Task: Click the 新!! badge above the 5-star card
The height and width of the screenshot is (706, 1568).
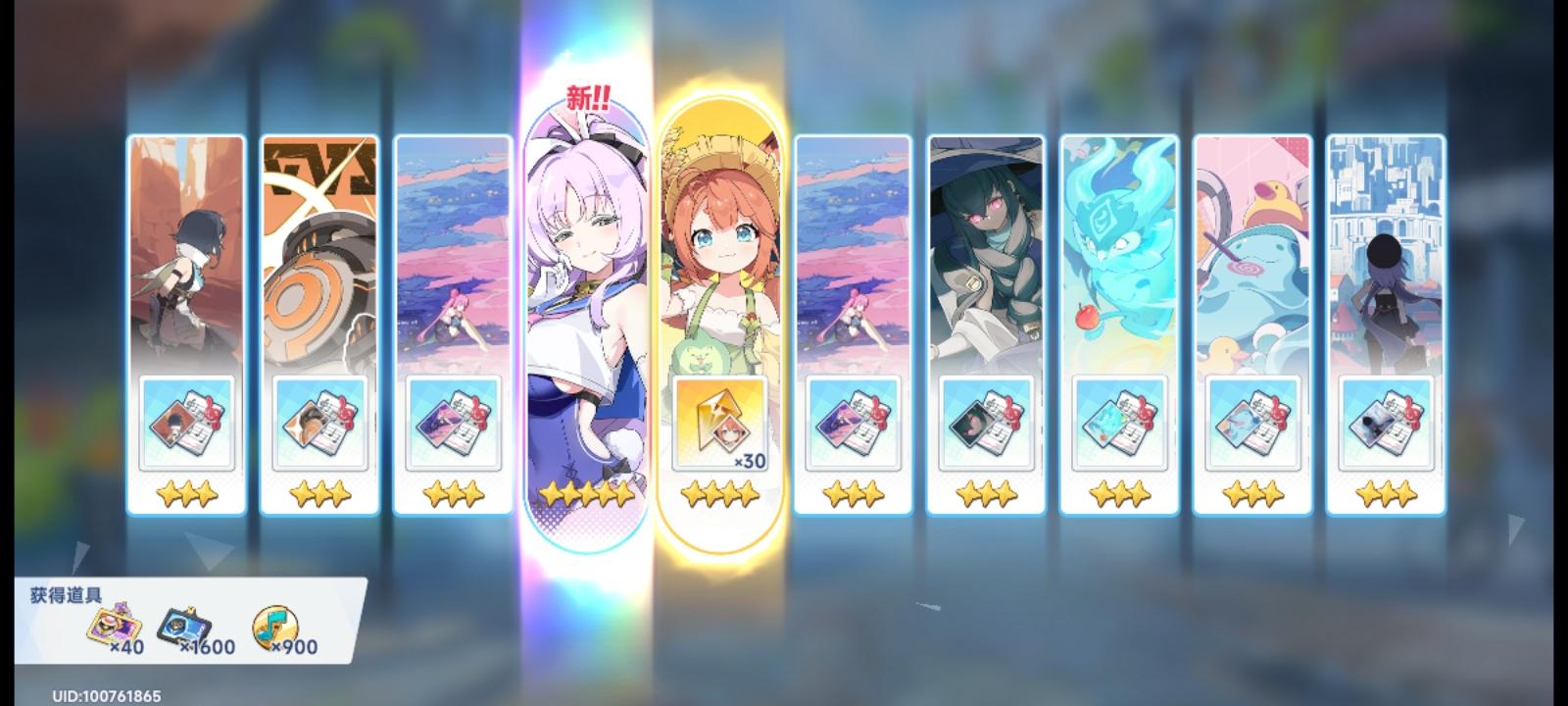Action: (587, 98)
